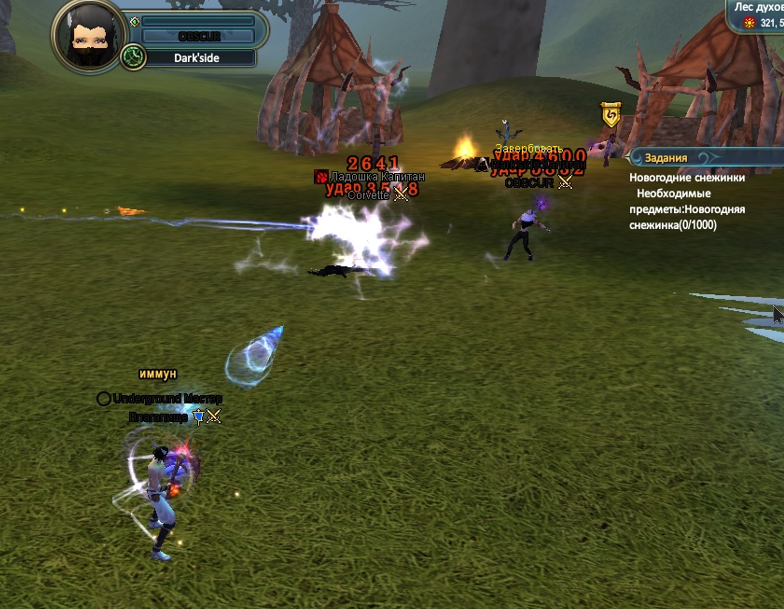Image resolution: width=784 pixels, height=609 pixels.
Task: Click the player's masked character portrait
Action: [87, 36]
